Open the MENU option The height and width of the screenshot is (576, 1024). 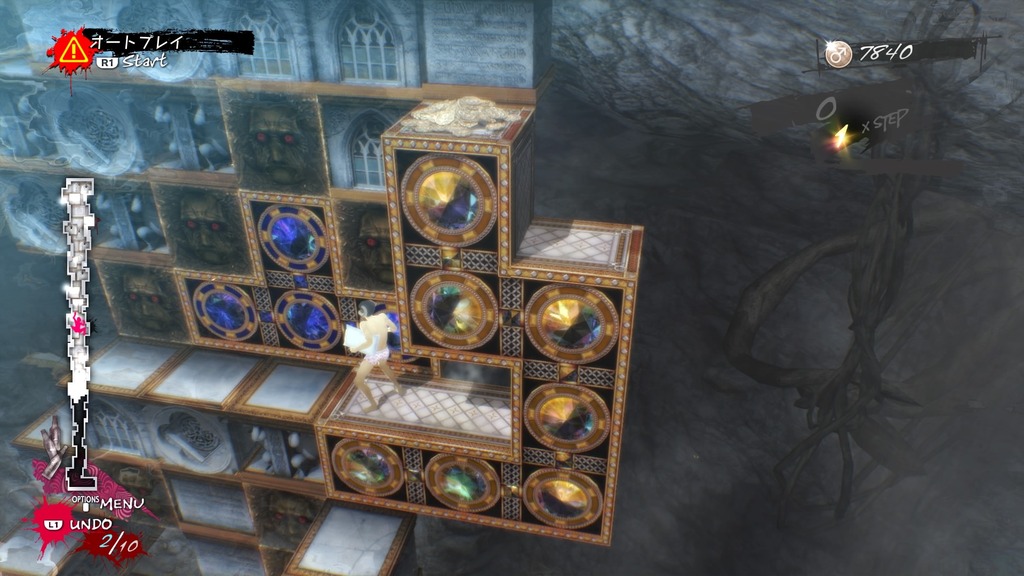pyautogui.click(x=120, y=502)
